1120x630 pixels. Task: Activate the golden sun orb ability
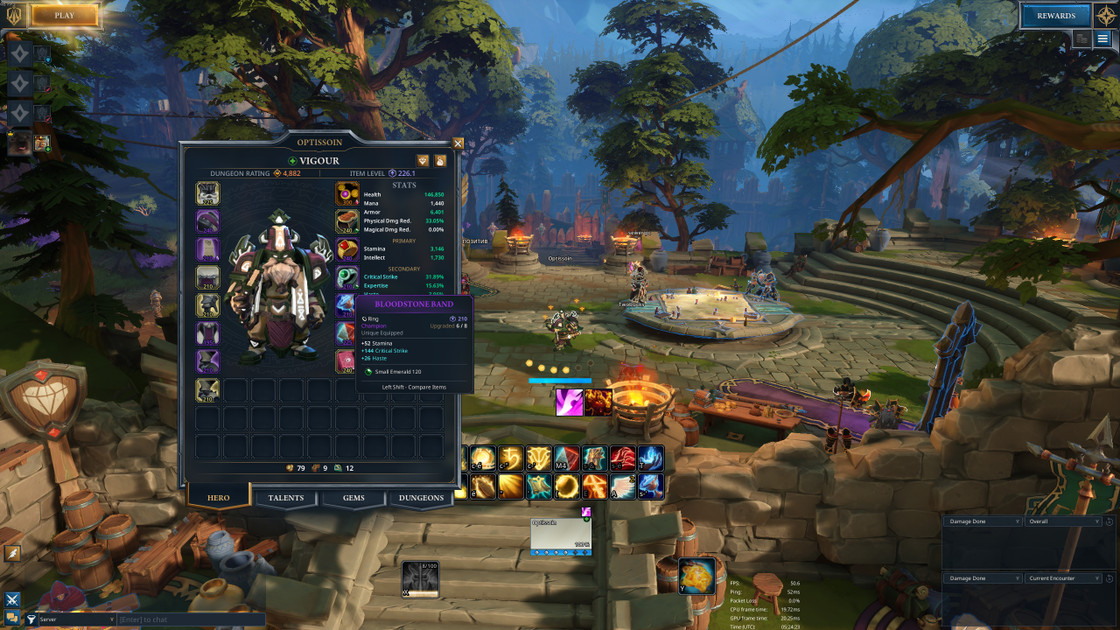click(567, 486)
